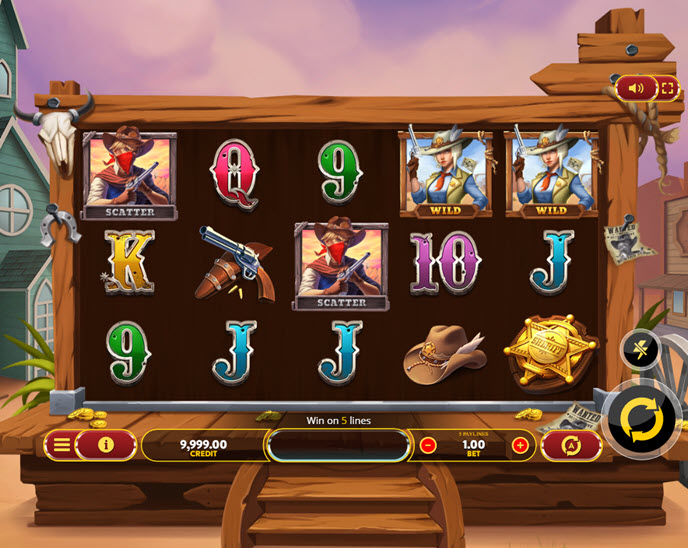
Task: Toggle the turbo spin lightning button
Action: 638,349
